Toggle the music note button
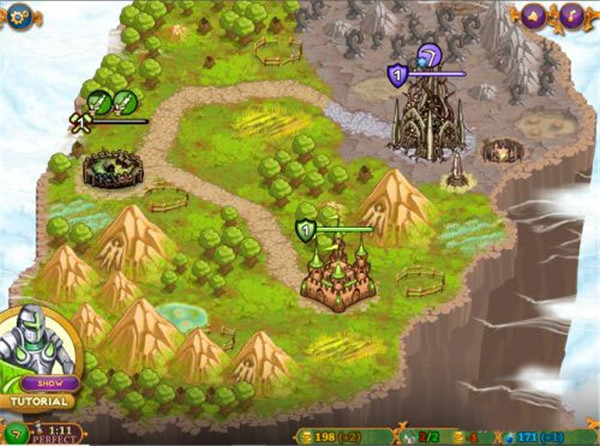 (572, 15)
